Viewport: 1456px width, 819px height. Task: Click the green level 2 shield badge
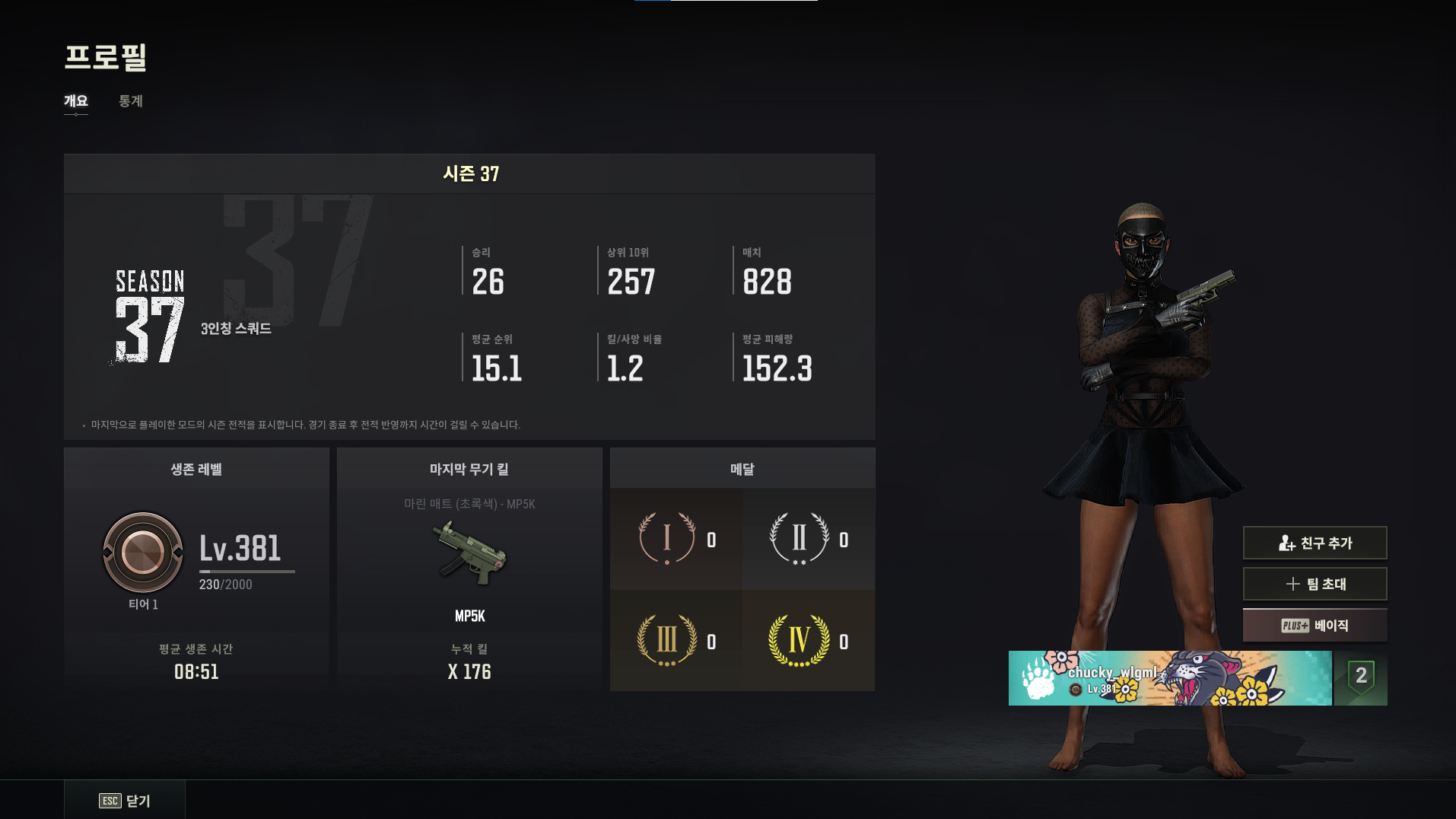point(1361,677)
